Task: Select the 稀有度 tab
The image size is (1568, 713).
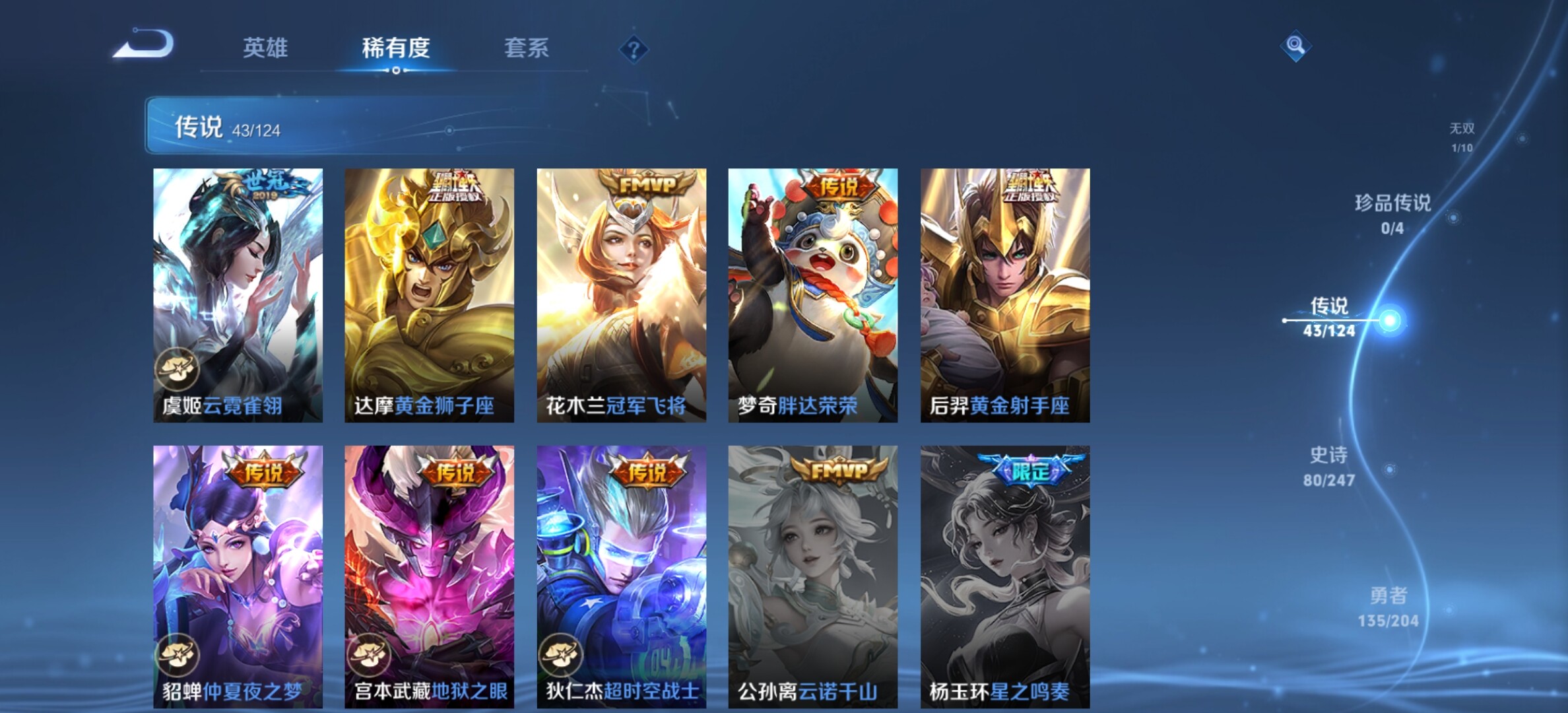Action: point(396,48)
